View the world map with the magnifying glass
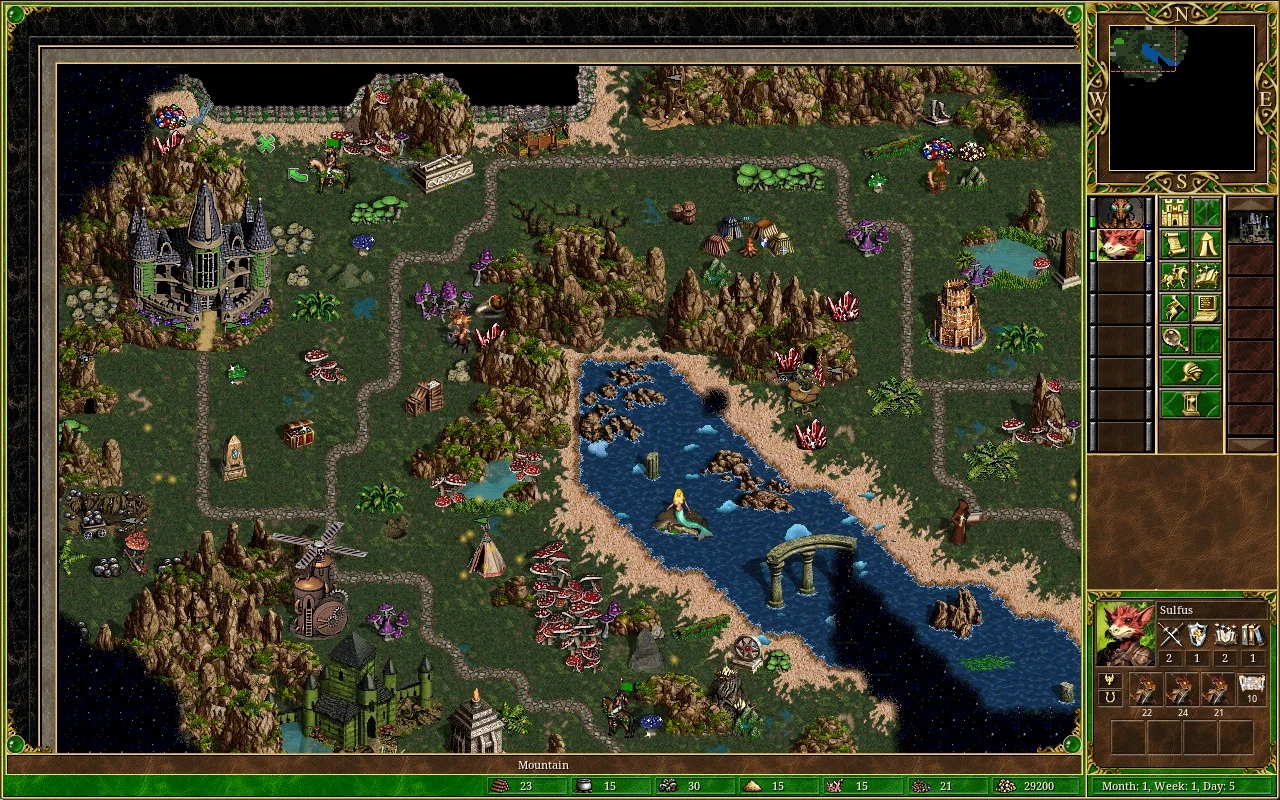This screenshot has width=1280, height=800. tap(1174, 338)
